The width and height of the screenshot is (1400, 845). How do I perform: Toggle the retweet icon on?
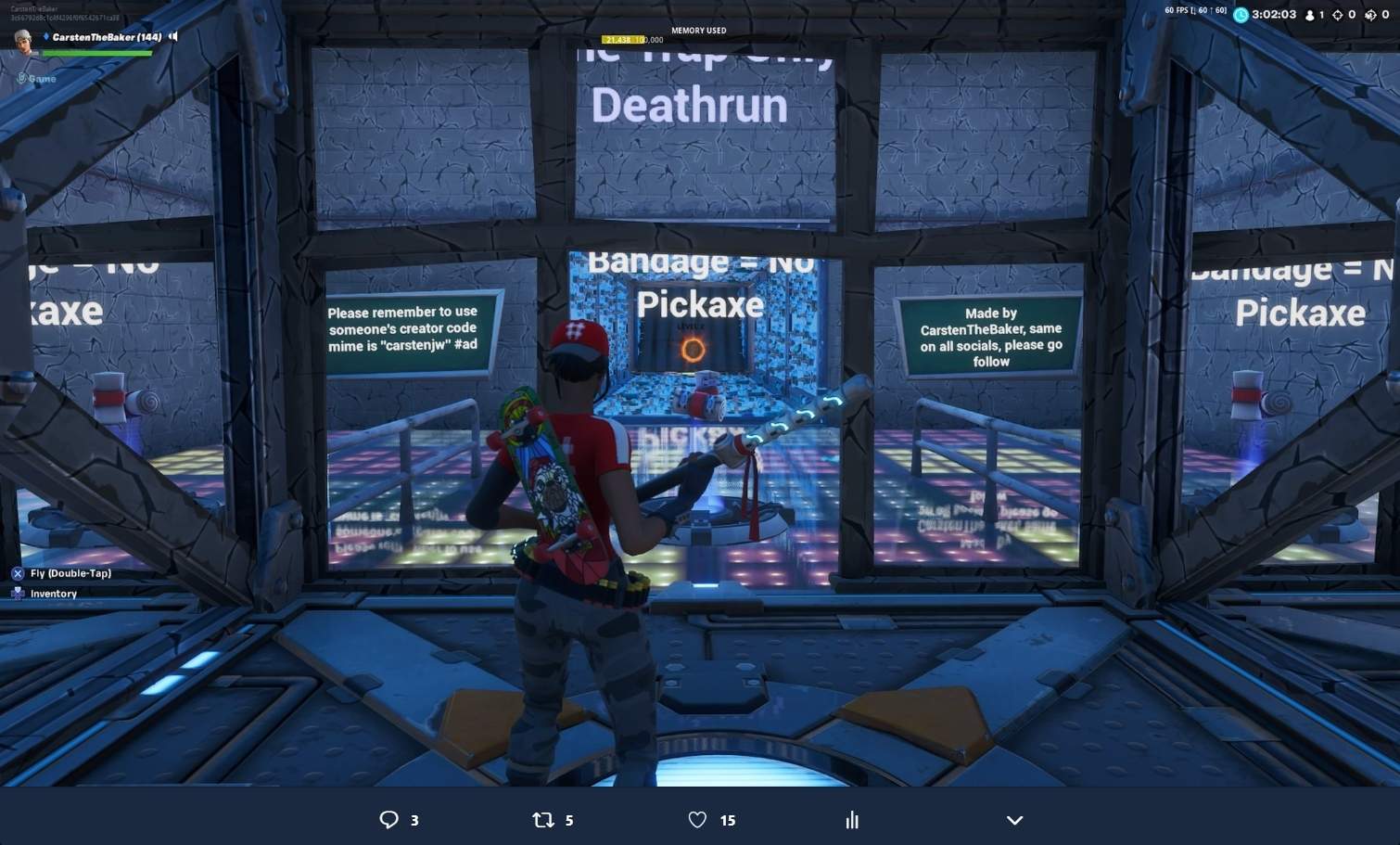[x=543, y=820]
